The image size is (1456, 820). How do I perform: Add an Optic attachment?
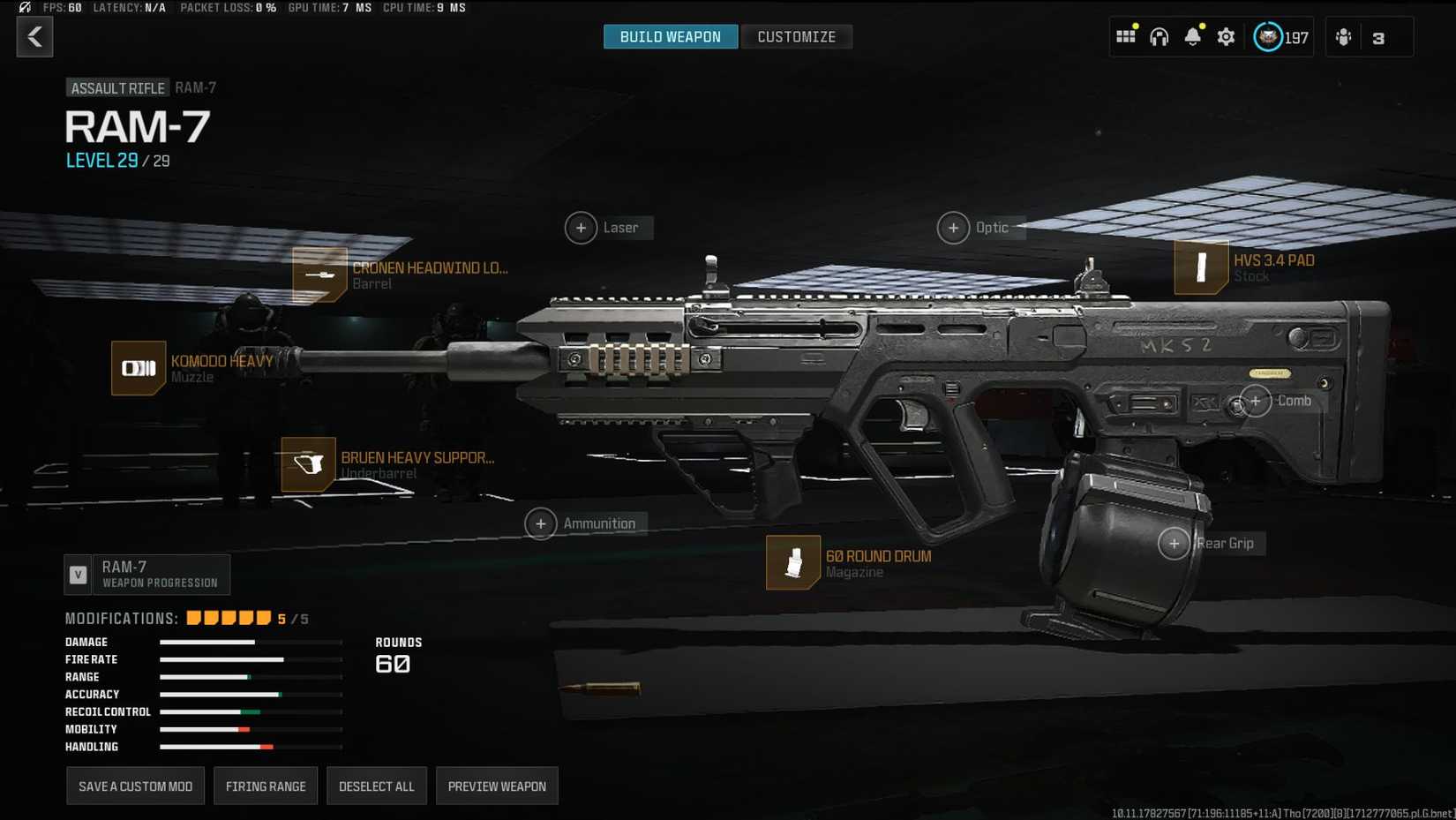[x=953, y=228]
